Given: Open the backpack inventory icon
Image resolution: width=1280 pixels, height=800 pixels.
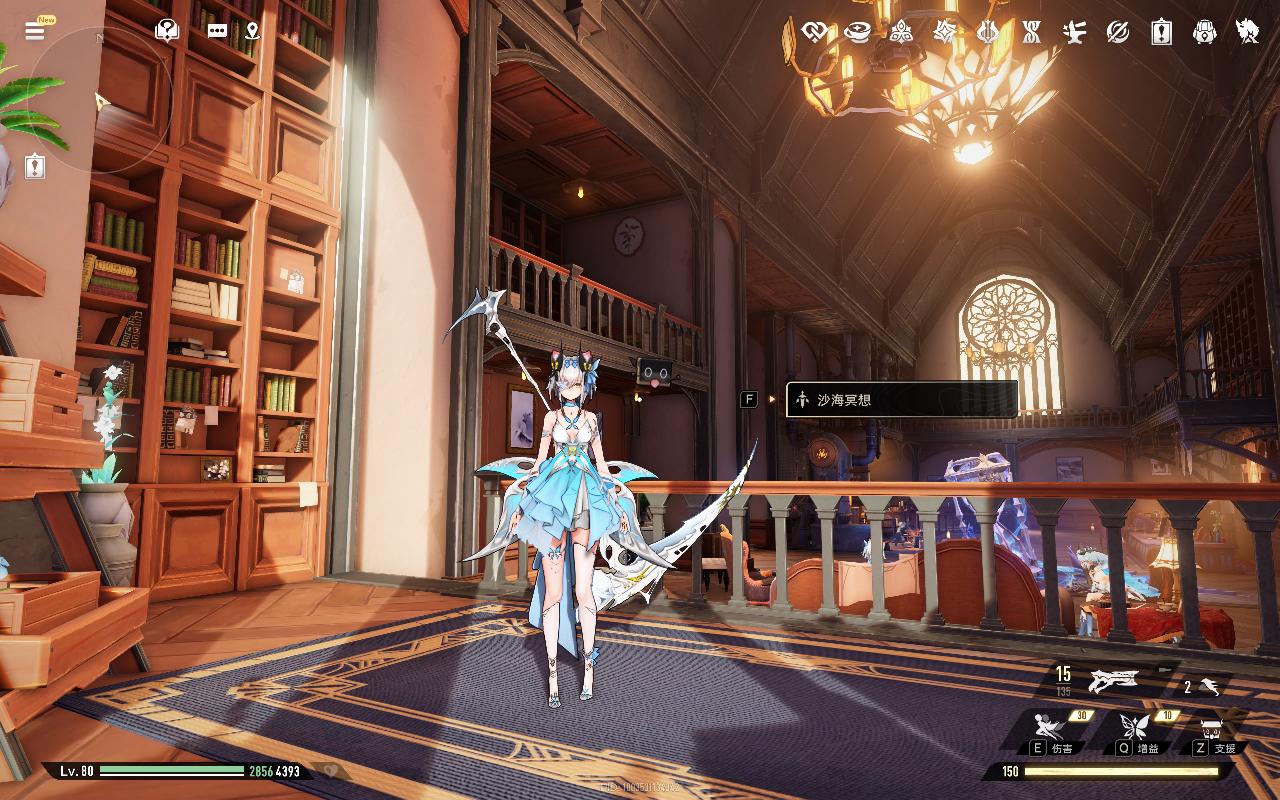Looking at the screenshot, I should 1205,32.
